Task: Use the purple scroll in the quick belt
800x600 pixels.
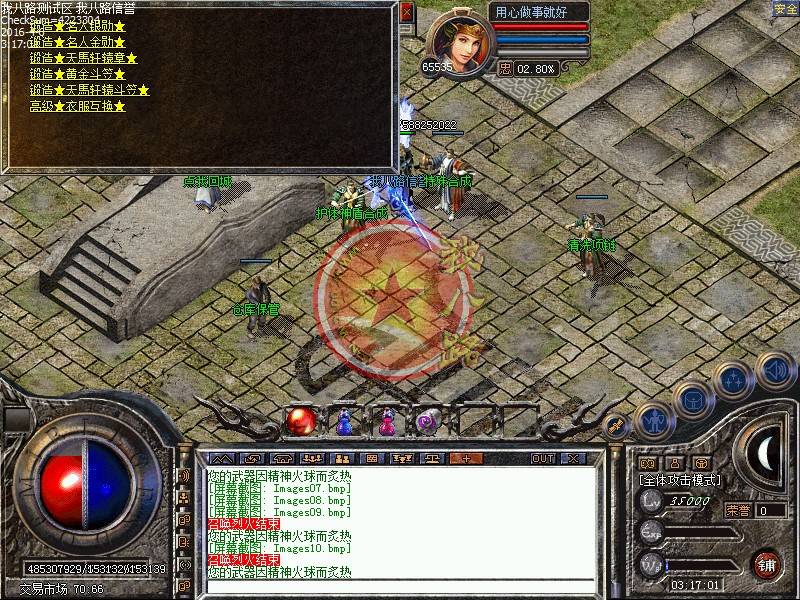Action: pyautogui.click(x=430, y=422)
